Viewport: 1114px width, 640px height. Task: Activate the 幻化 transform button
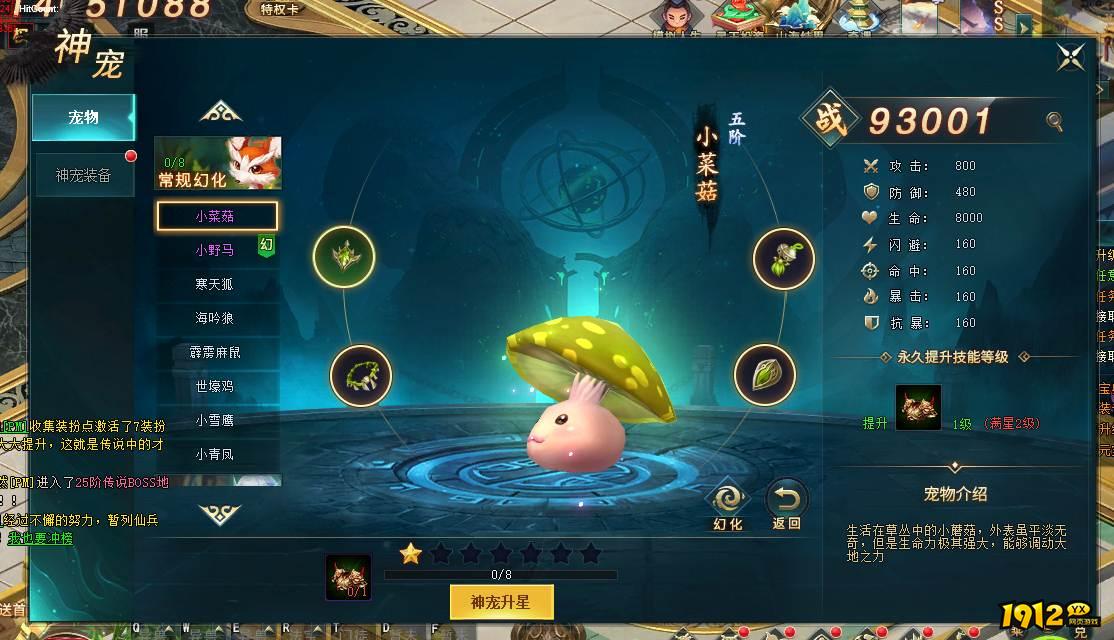727,504
